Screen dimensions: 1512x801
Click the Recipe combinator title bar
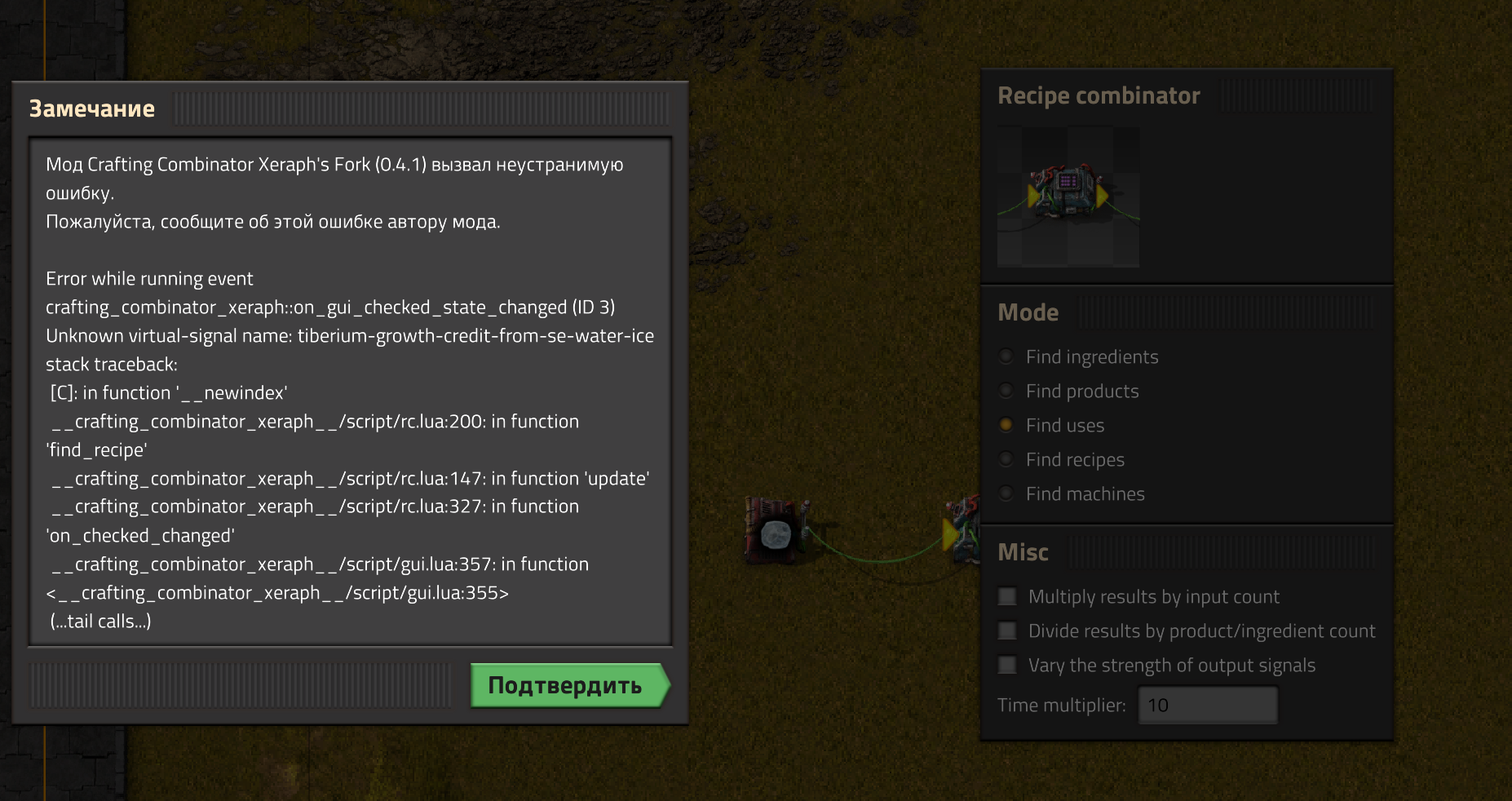(x=1099, y=95)
